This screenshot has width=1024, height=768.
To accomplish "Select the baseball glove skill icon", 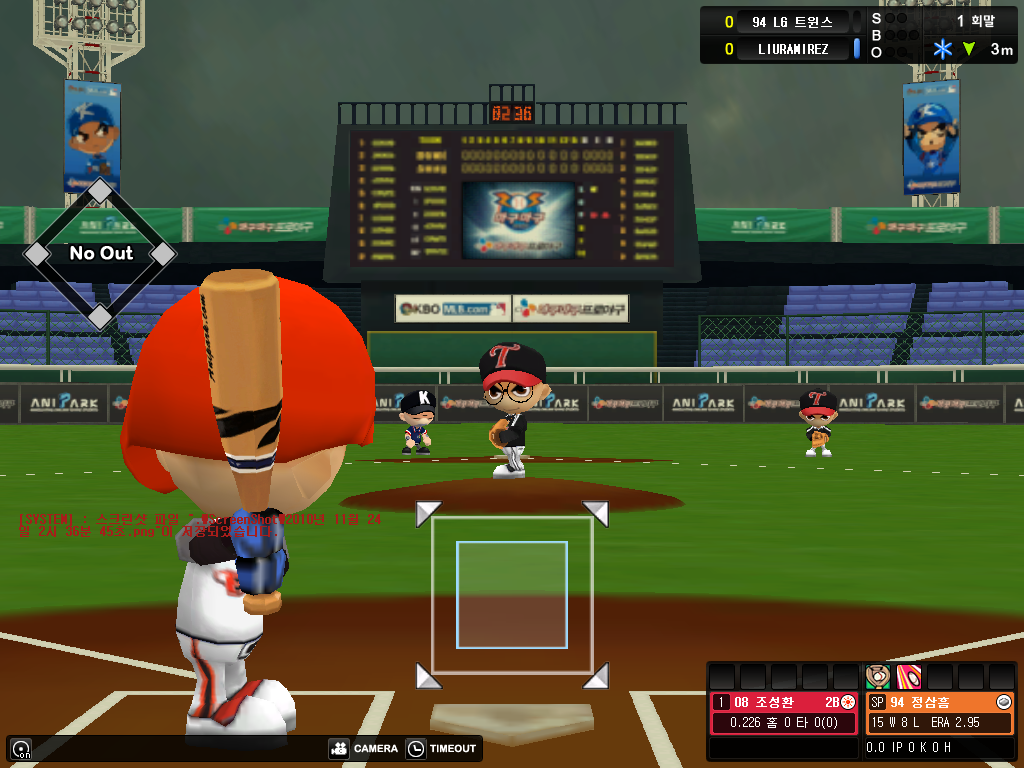I will coord(877,677).
